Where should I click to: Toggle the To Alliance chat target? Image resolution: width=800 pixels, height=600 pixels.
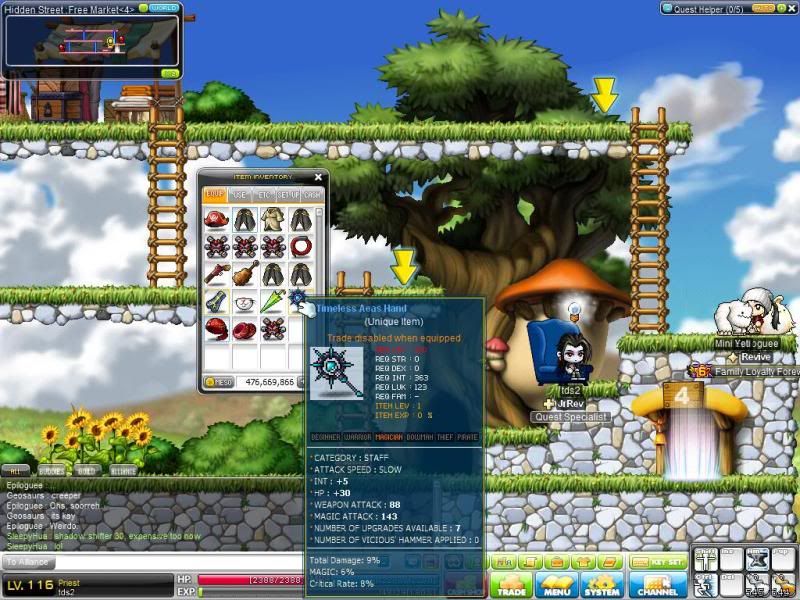pyautogui.click(x=30, y=564)
